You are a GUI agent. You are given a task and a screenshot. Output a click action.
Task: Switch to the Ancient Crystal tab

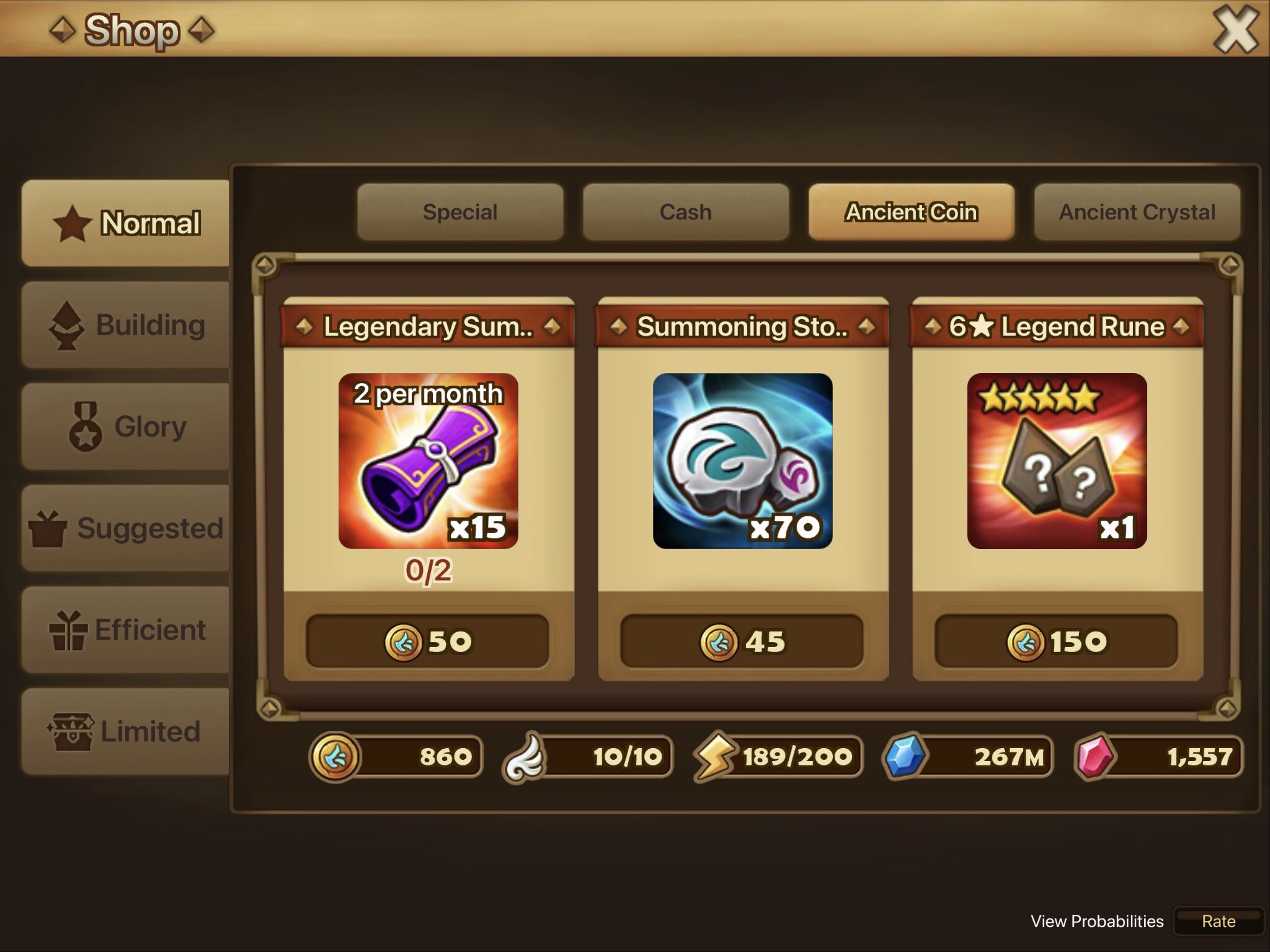(x=1137, y=212)
